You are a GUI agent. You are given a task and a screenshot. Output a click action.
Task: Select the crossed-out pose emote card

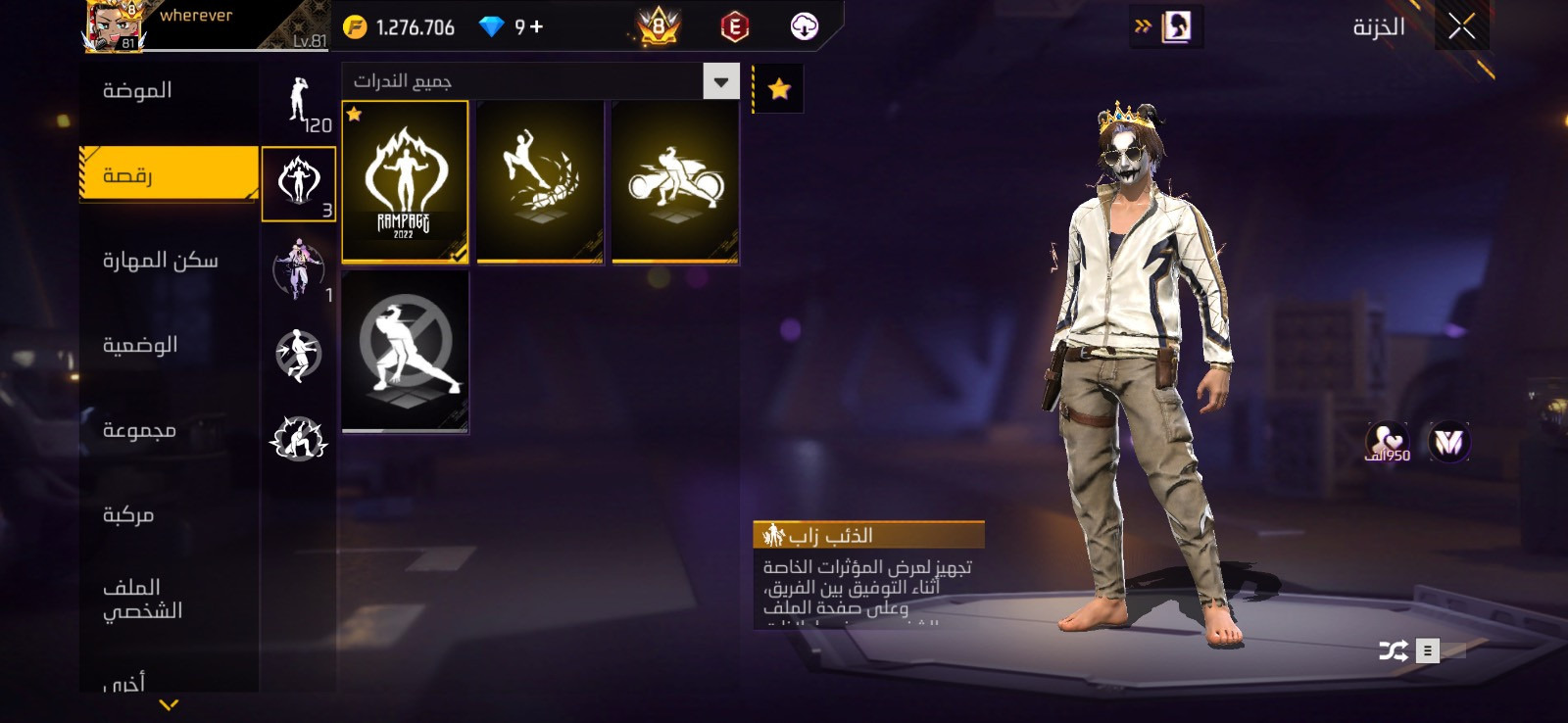(405, 352)
